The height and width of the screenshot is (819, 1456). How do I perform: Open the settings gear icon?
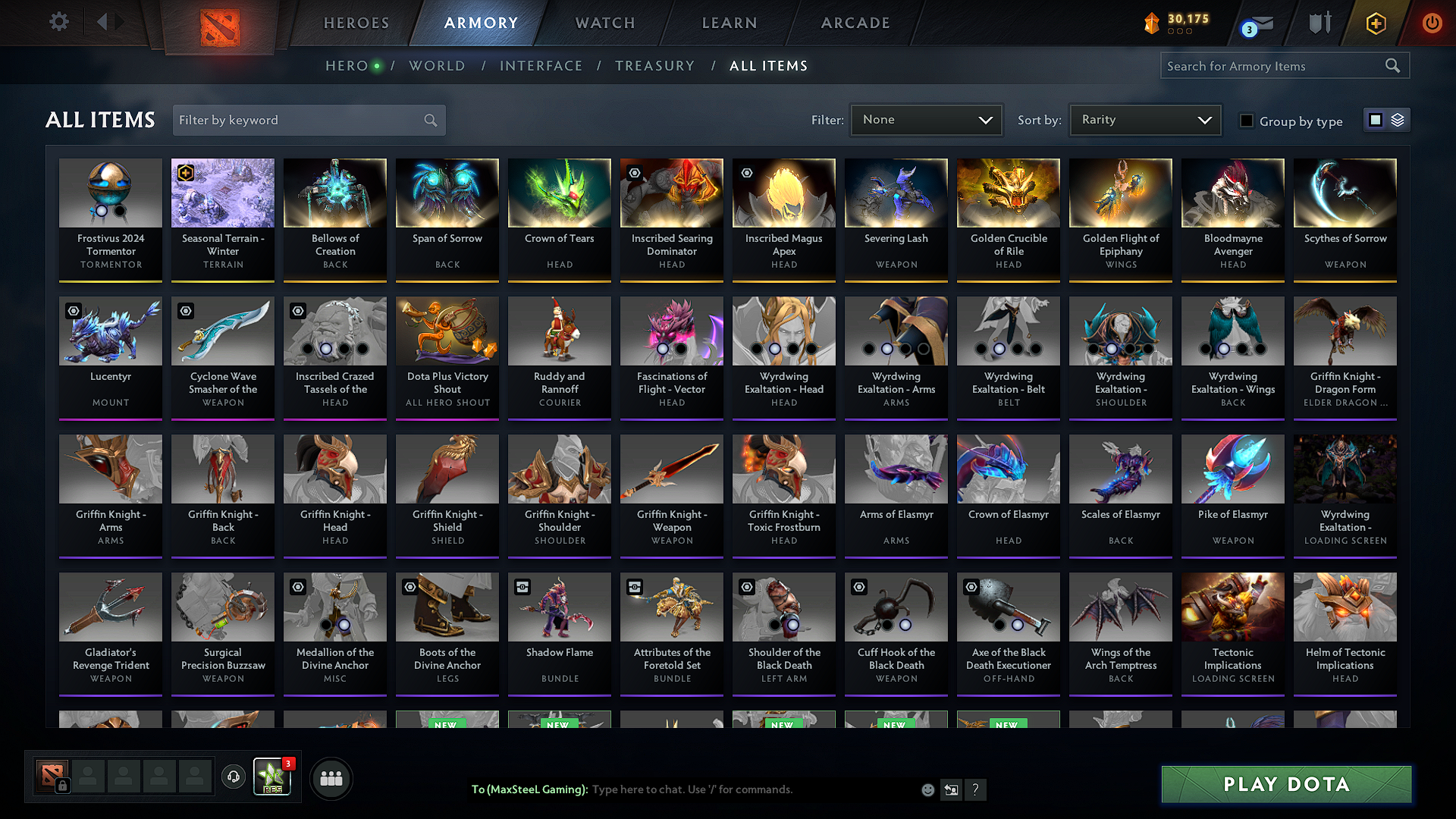point(58,22)
